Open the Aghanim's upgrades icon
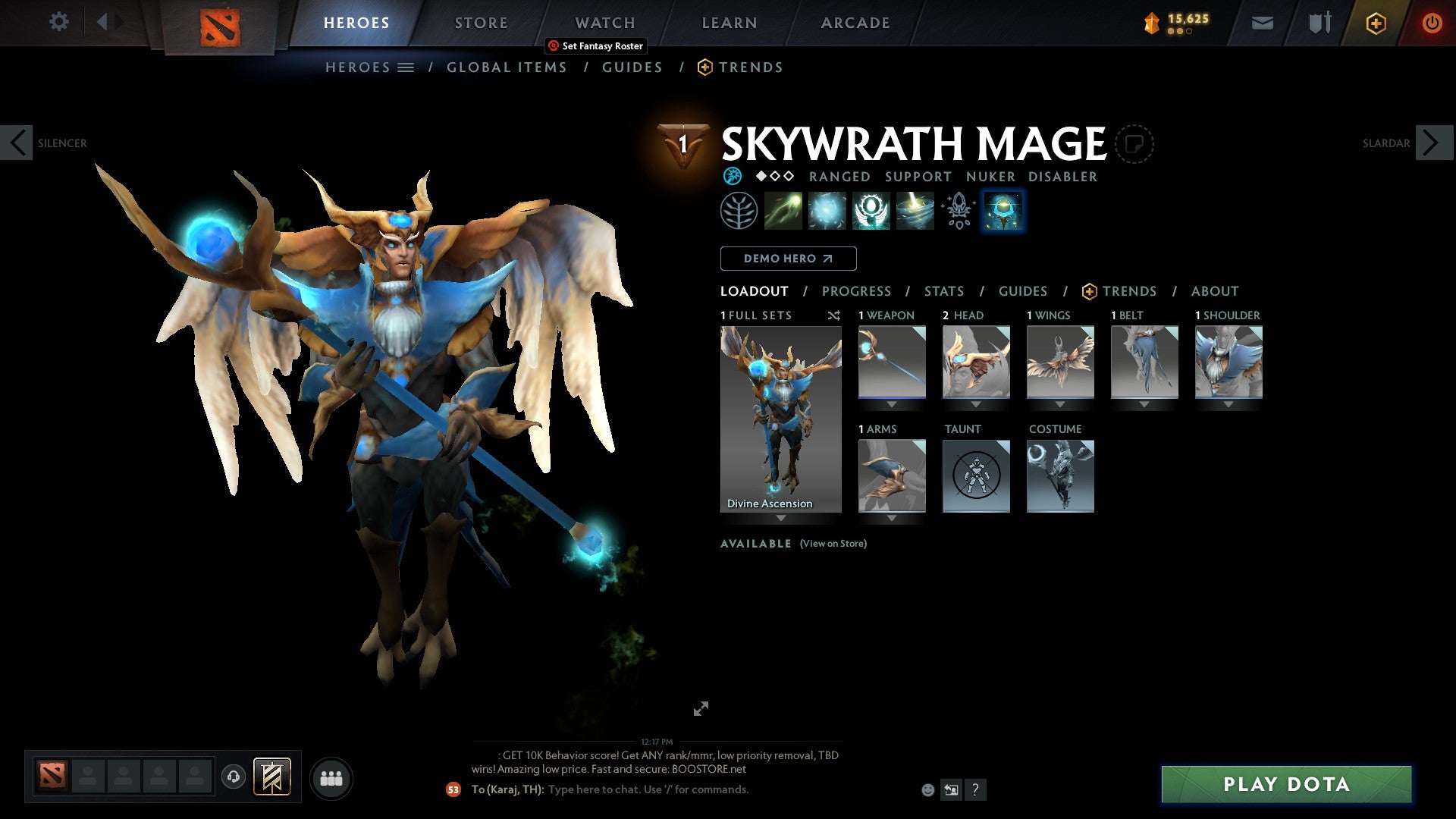 coord(958,210)
